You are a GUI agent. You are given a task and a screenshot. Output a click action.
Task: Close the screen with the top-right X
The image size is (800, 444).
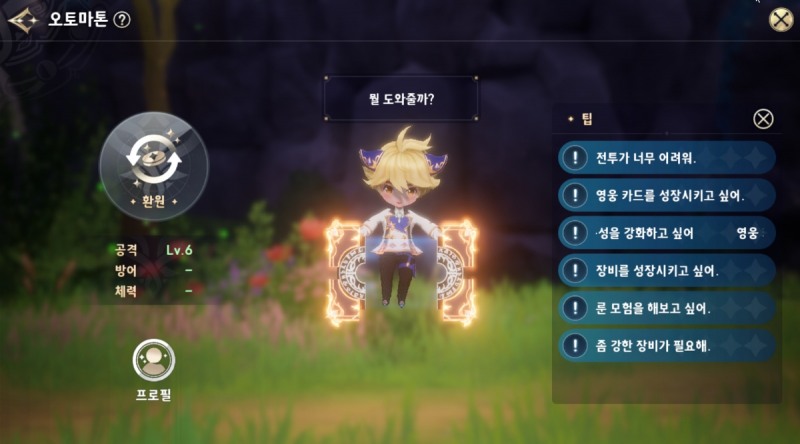pos(780,20)
